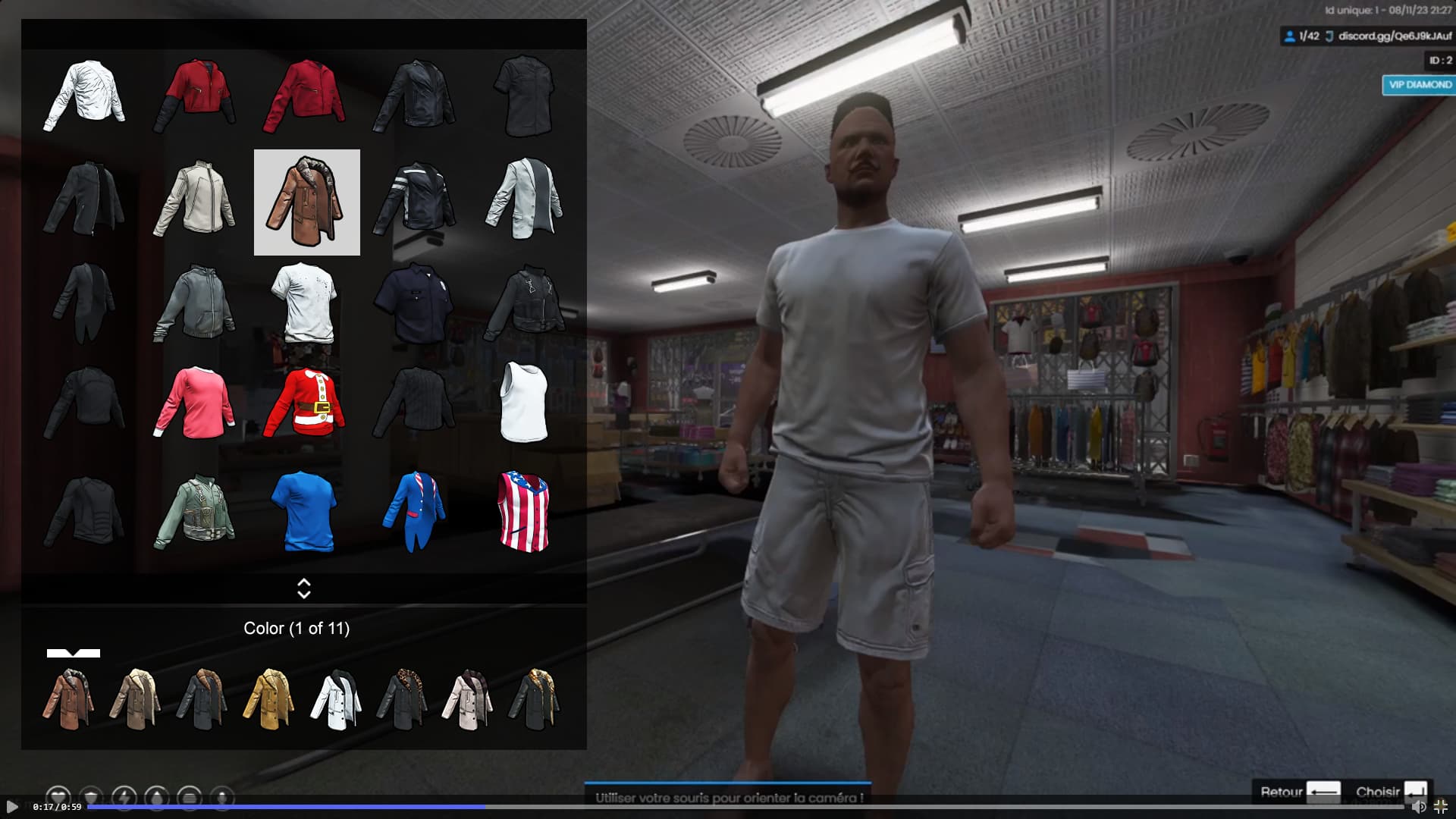
Task: Toggle selection of the blue t-shirt
Action: pos(306,510)
